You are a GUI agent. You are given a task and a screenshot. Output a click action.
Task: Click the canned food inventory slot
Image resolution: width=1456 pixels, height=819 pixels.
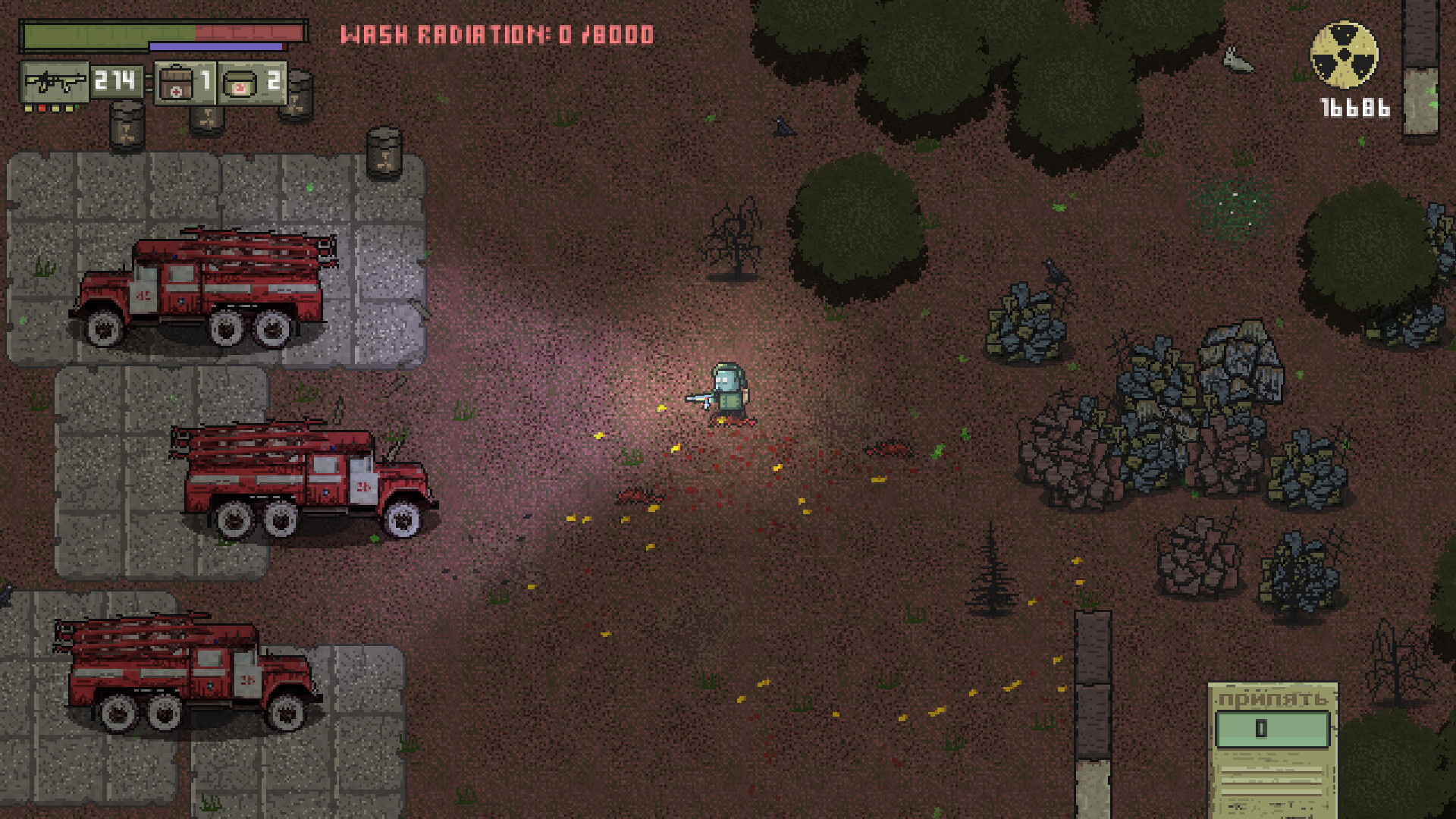tap(241, 82)
